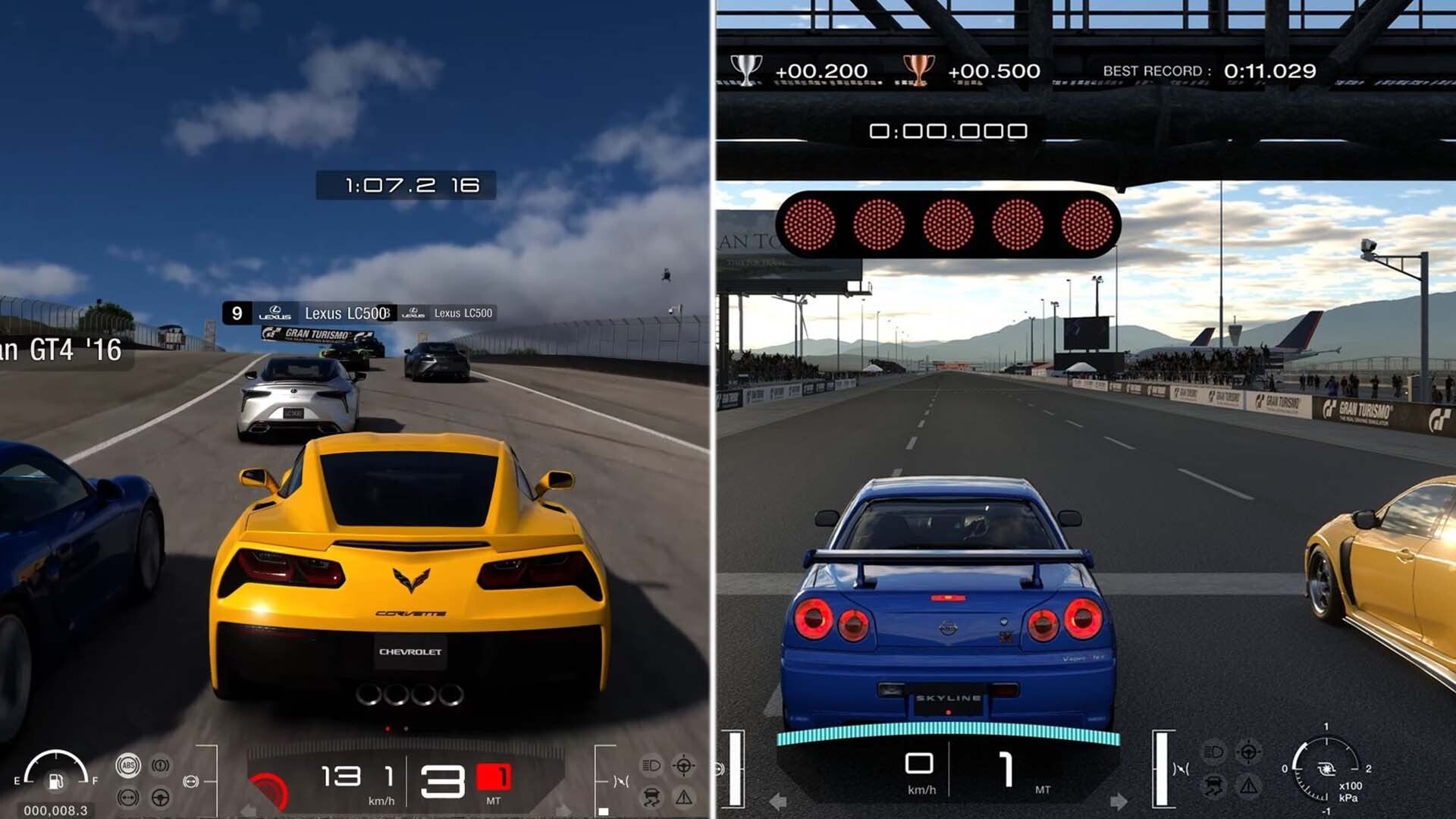The width and height of the screenshot is (1456, 819).
Task: Select the brake balance icon
Action: (x=128, y=799)
